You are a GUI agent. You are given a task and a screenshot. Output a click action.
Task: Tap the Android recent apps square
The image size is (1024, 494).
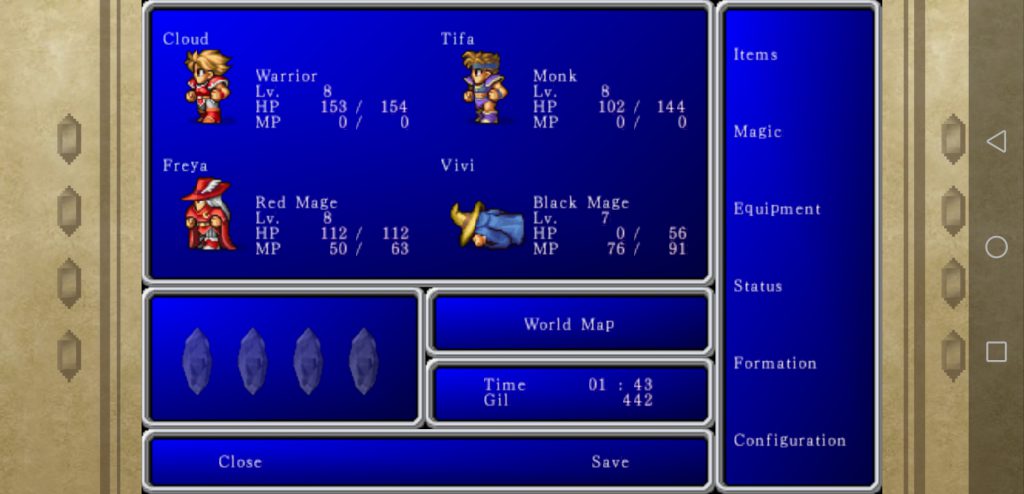click(996, 351)
